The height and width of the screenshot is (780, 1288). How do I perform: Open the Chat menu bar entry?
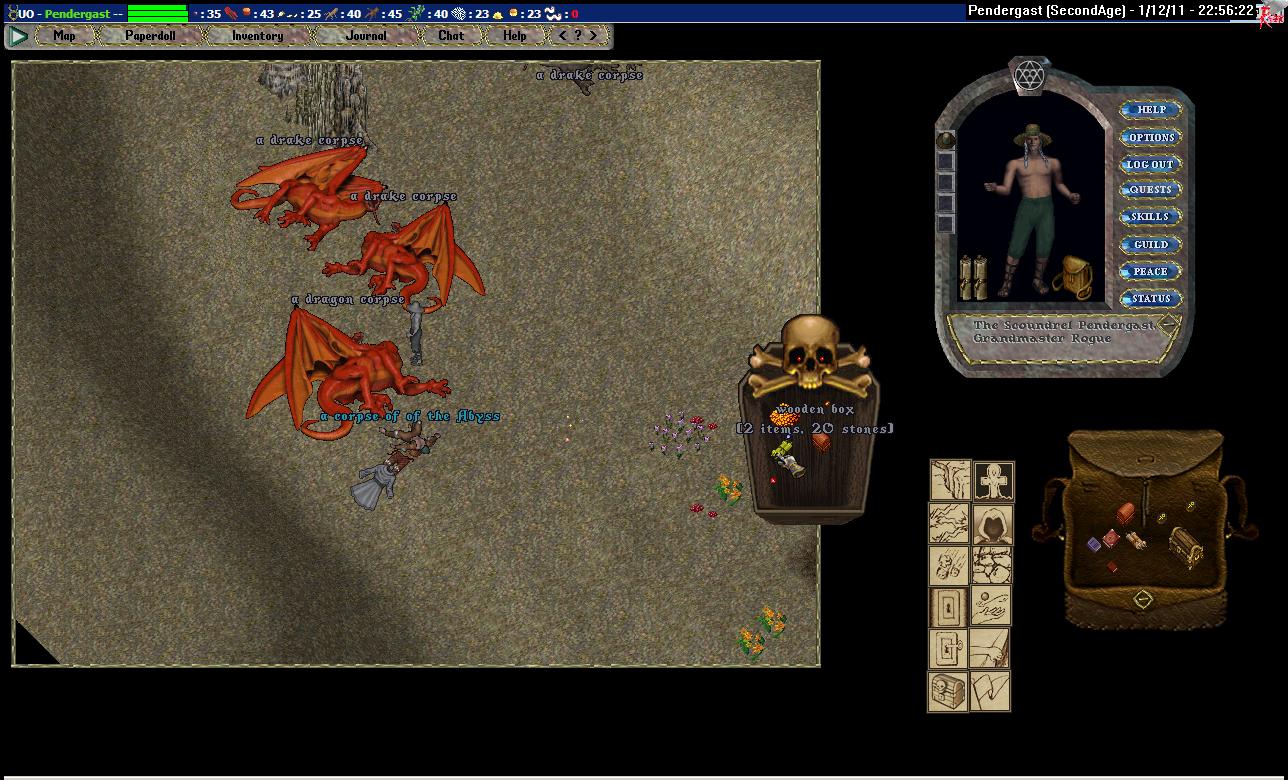pos(451,36)
